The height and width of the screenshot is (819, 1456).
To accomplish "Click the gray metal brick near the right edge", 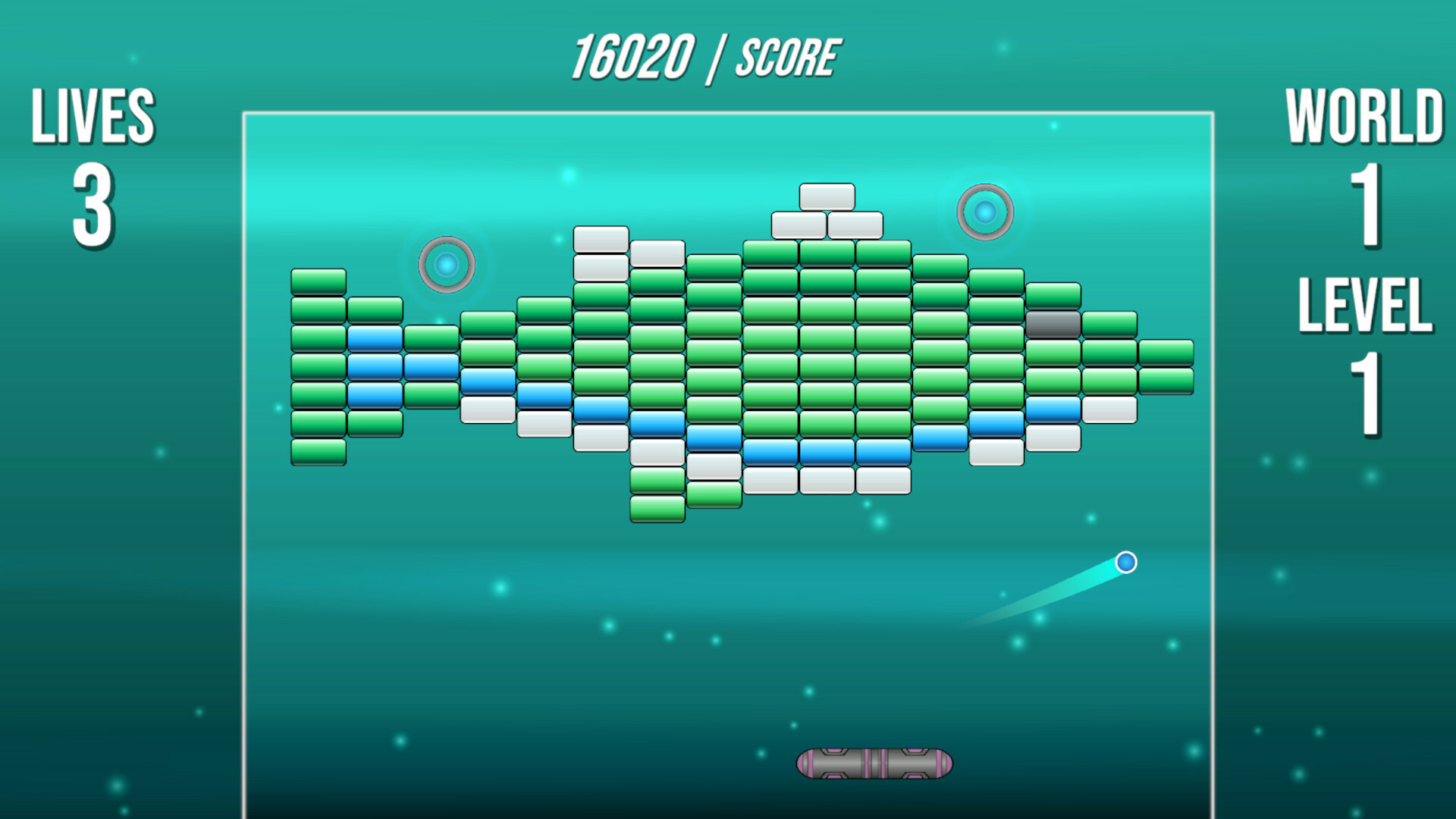I will (1053, 324).
